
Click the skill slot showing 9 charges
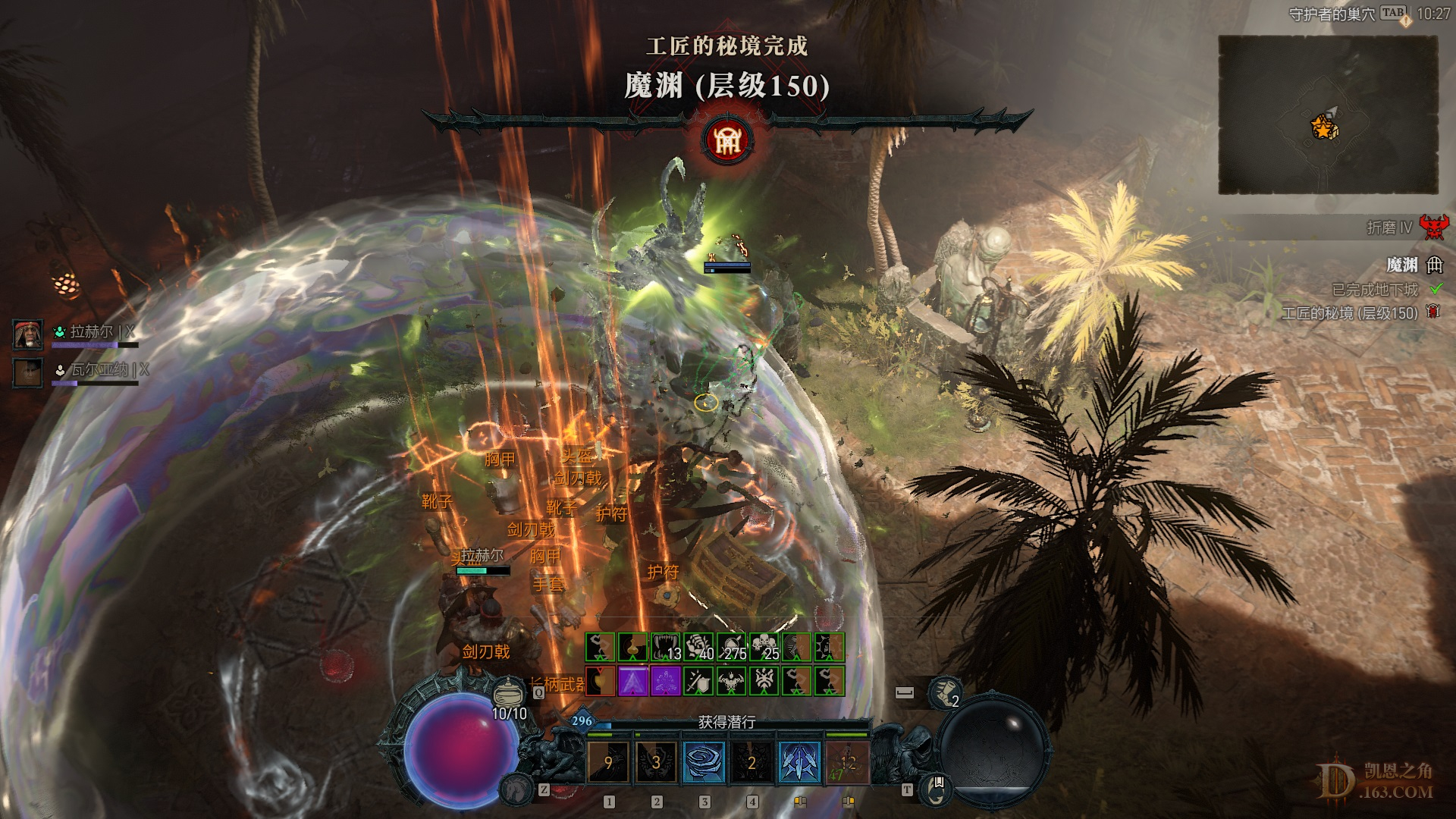[609, 763]
